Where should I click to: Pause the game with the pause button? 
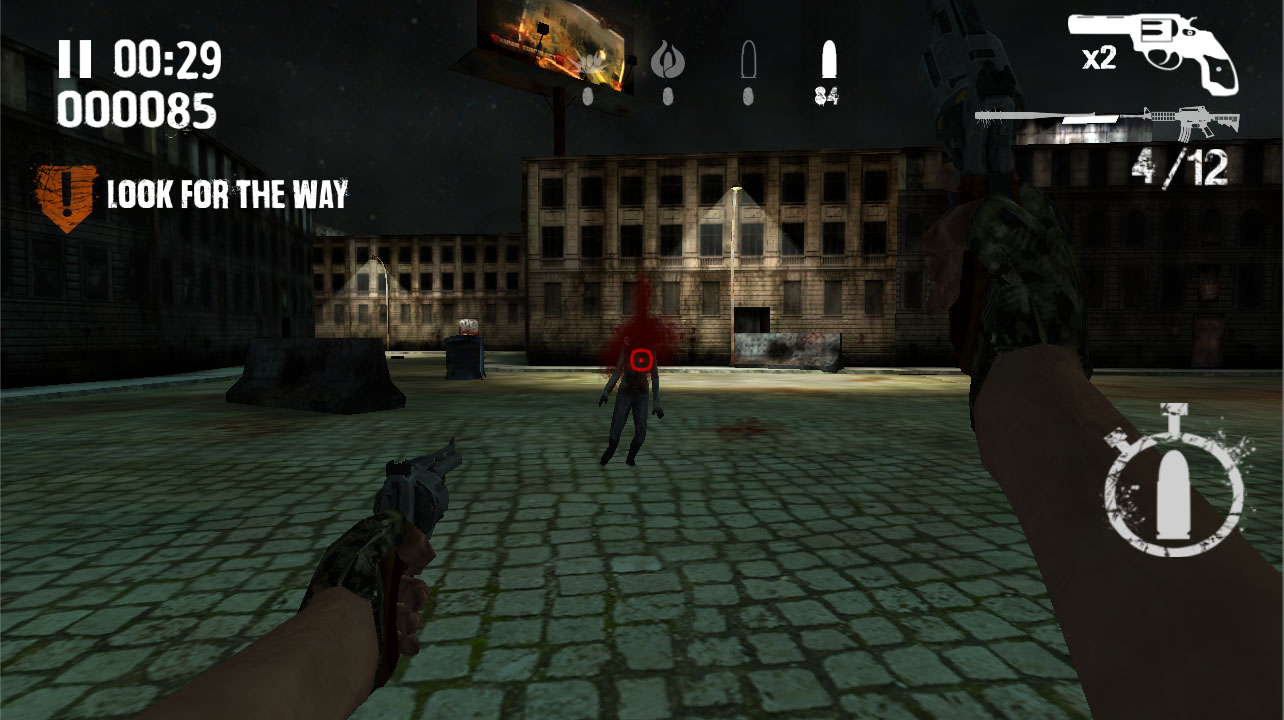[x=74, y=60]
